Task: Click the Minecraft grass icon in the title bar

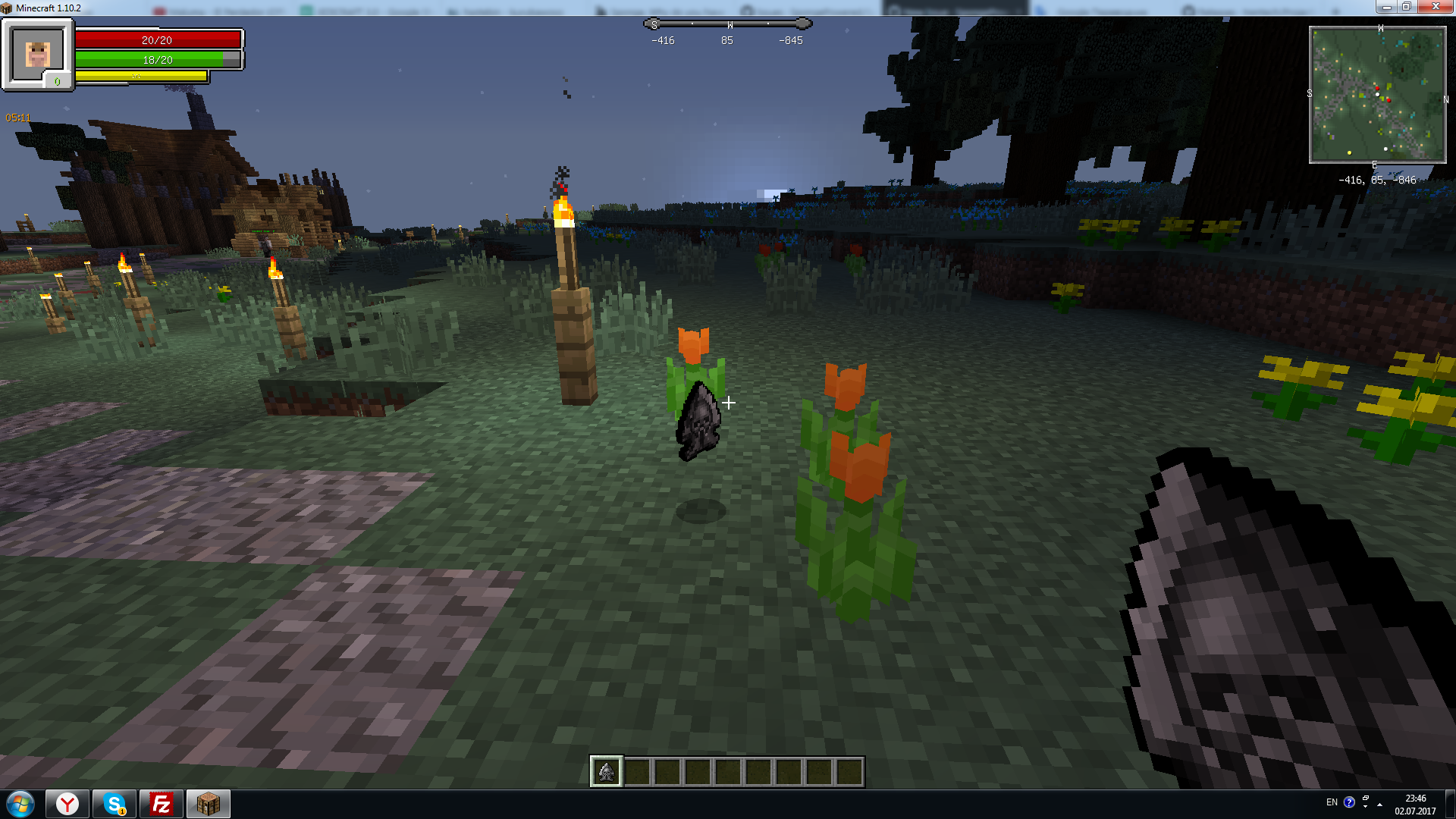Action: coord(8,6)
